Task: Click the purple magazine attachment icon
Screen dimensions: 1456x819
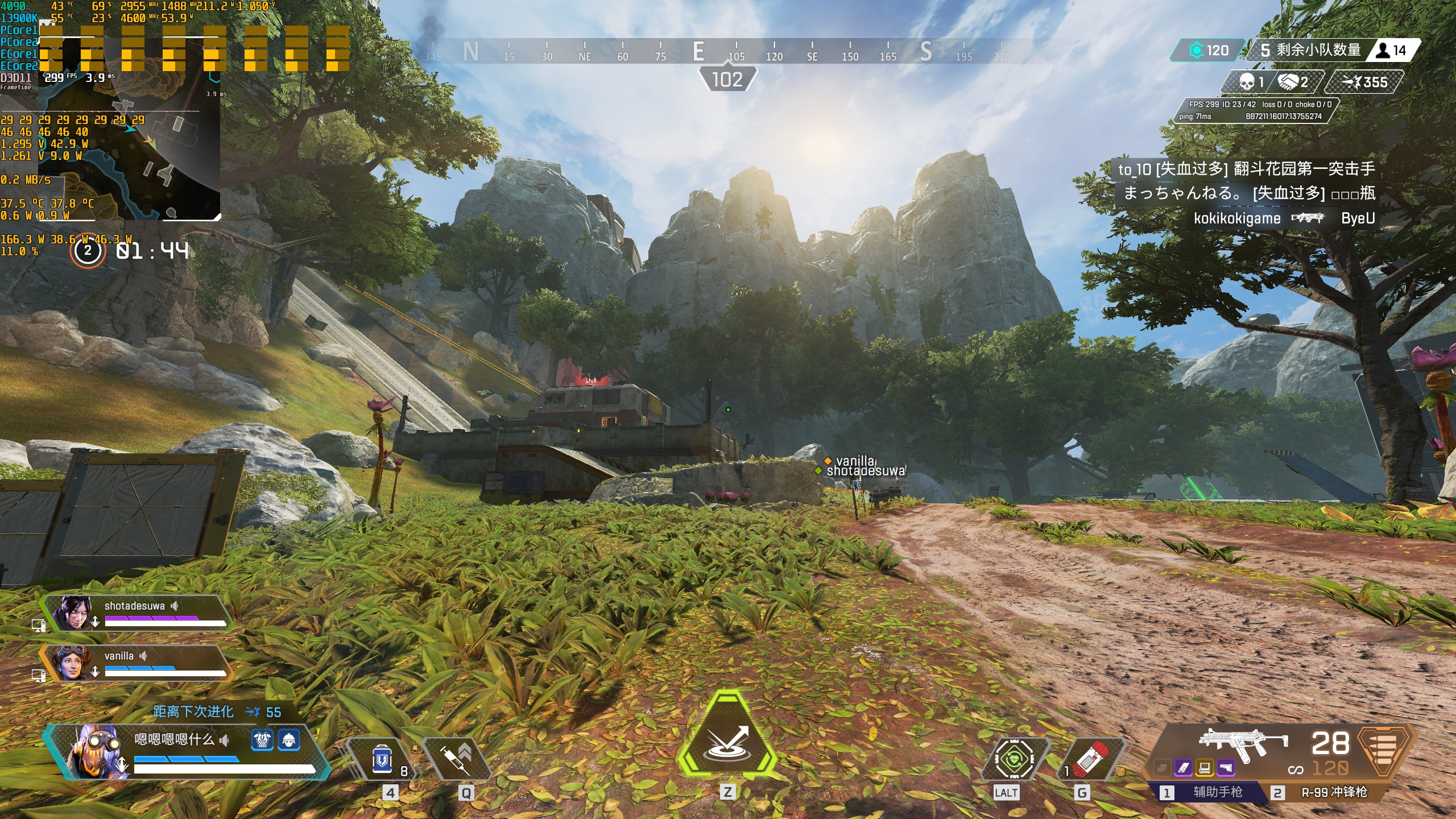Action: coord(1183,768)
